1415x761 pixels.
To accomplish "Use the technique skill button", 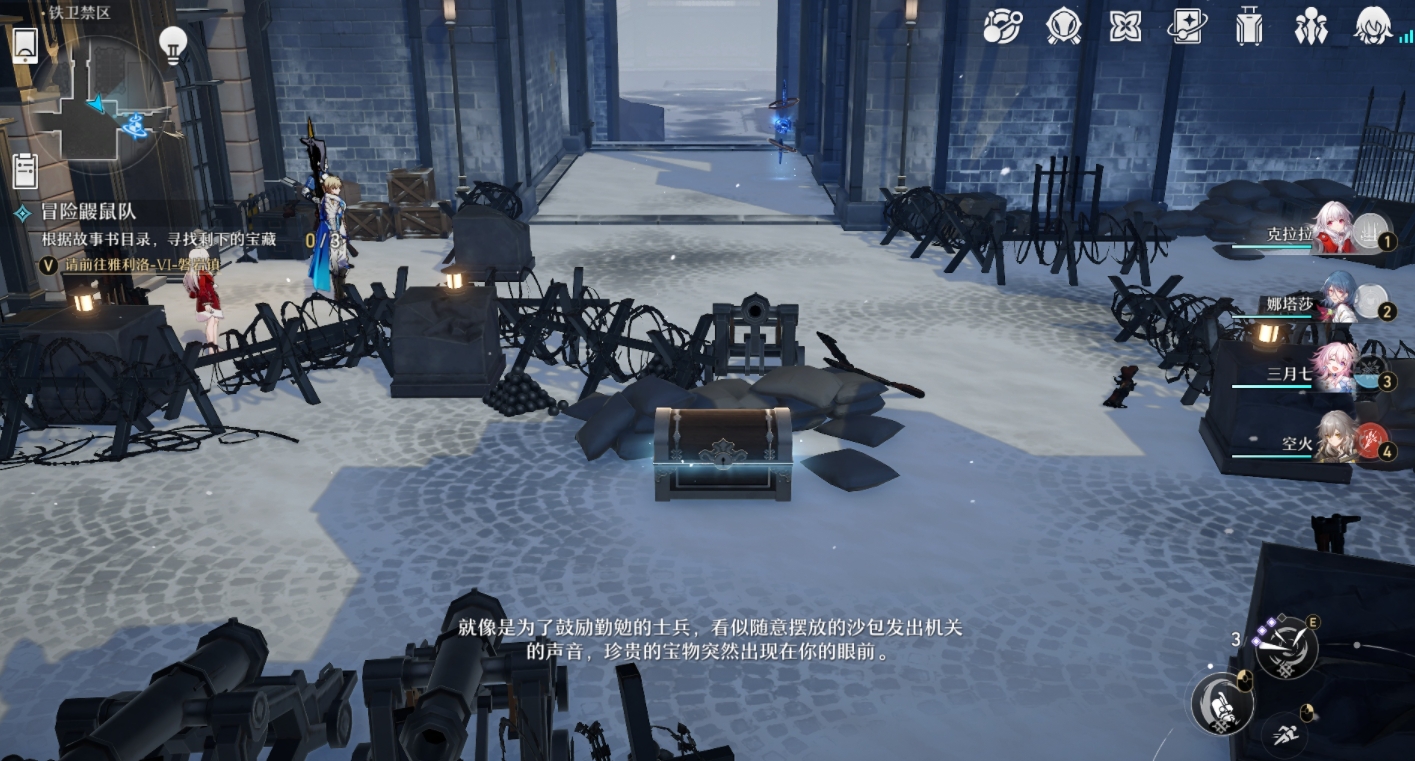I will pos(1285,648).
